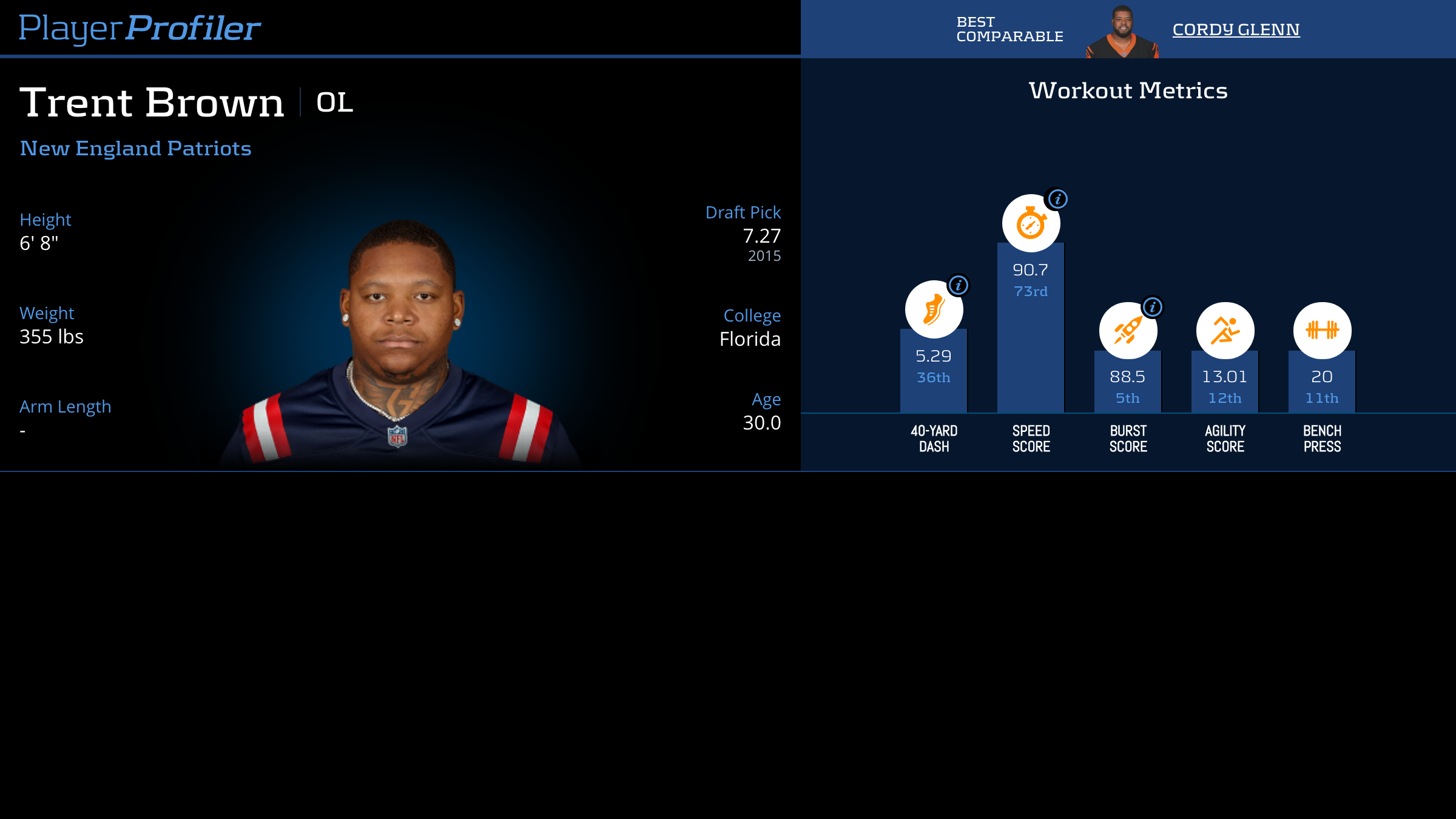Click the 40-Yard Dash shoe icon
The height and width of the screenshot is (819, 1456).
[933, 309]
